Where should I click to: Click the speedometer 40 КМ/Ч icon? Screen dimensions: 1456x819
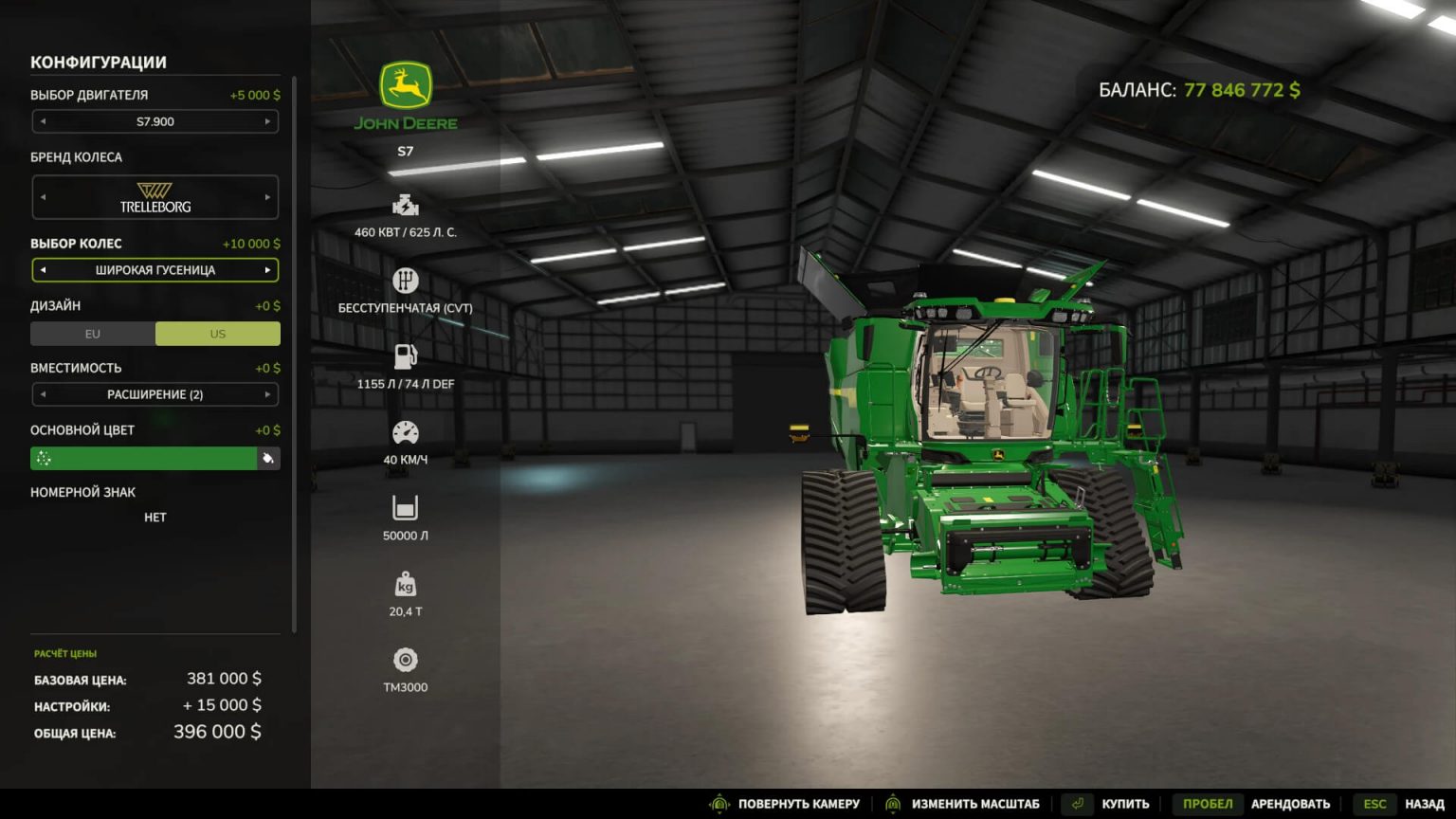tap(406, 431)
